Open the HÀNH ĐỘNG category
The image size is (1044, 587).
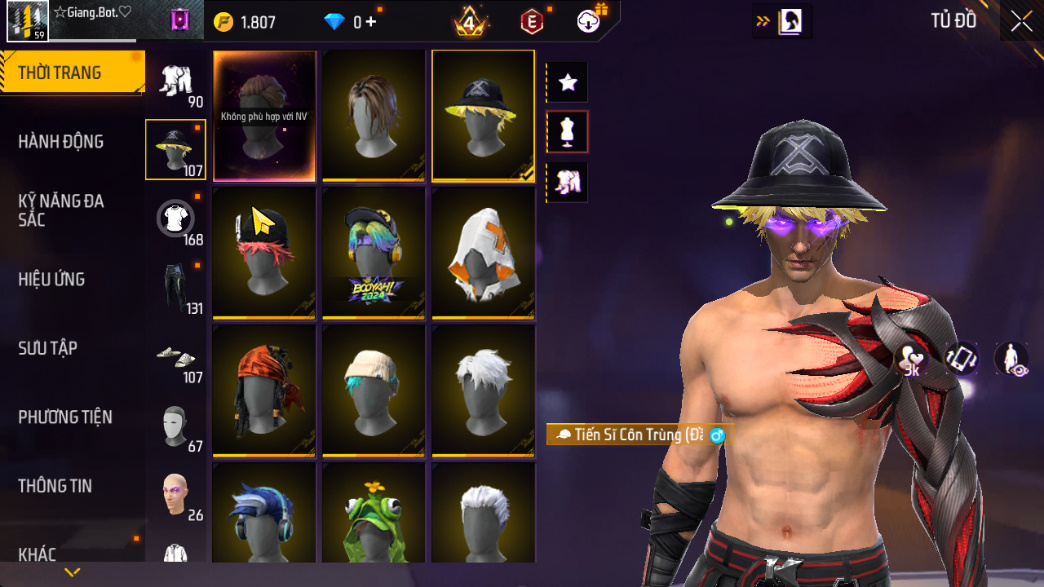[x=61, y=142]
